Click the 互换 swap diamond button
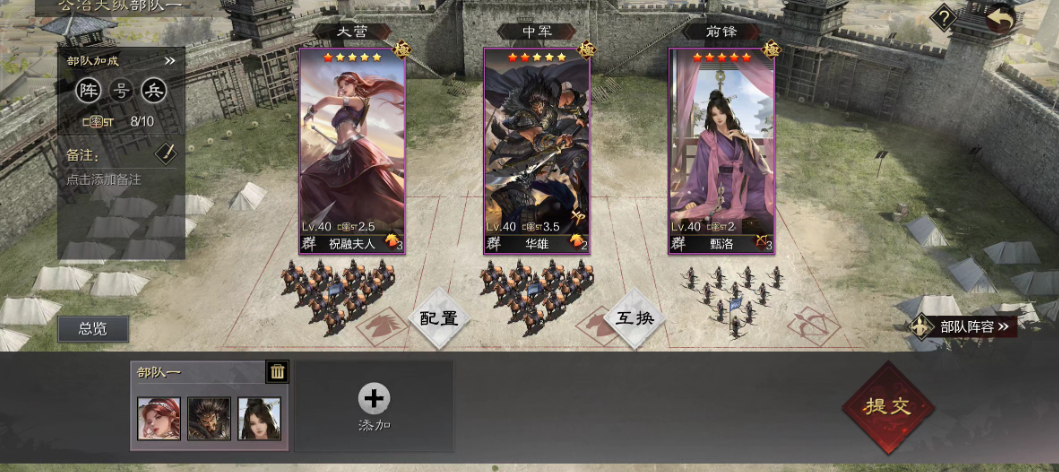The width and height of the screenshot is (1059, 472). [634, 319]
